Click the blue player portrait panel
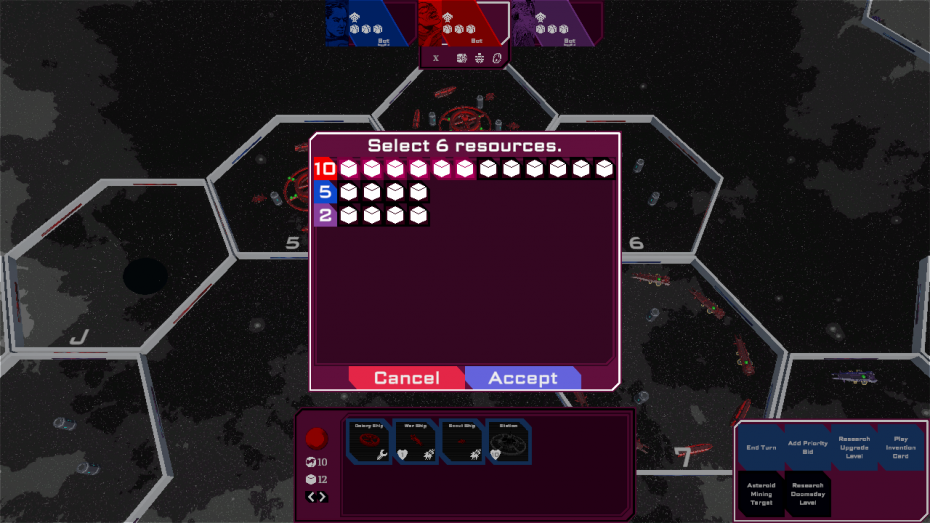Screen dimensions: 930x523 pos(367,23)
